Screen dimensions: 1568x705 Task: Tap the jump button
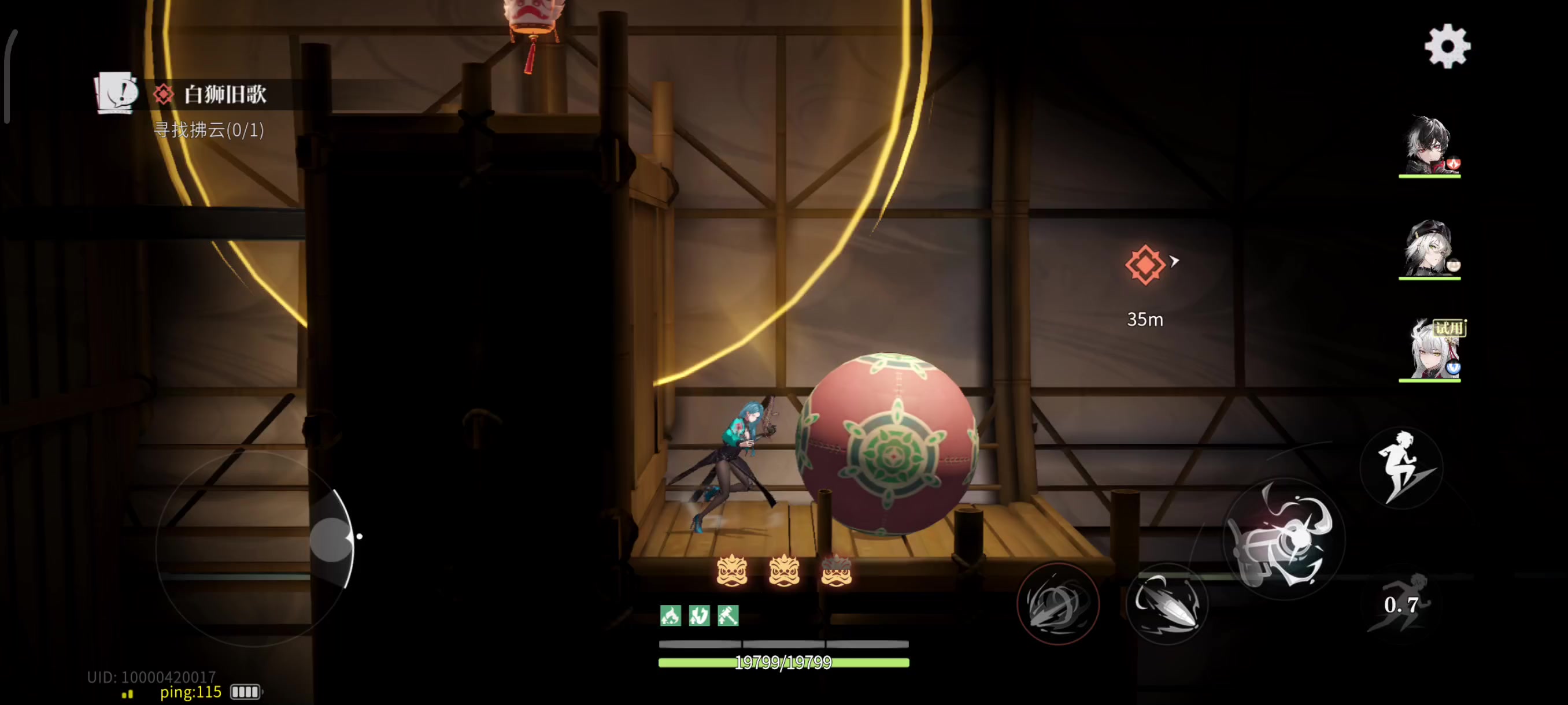(1401, 467)
